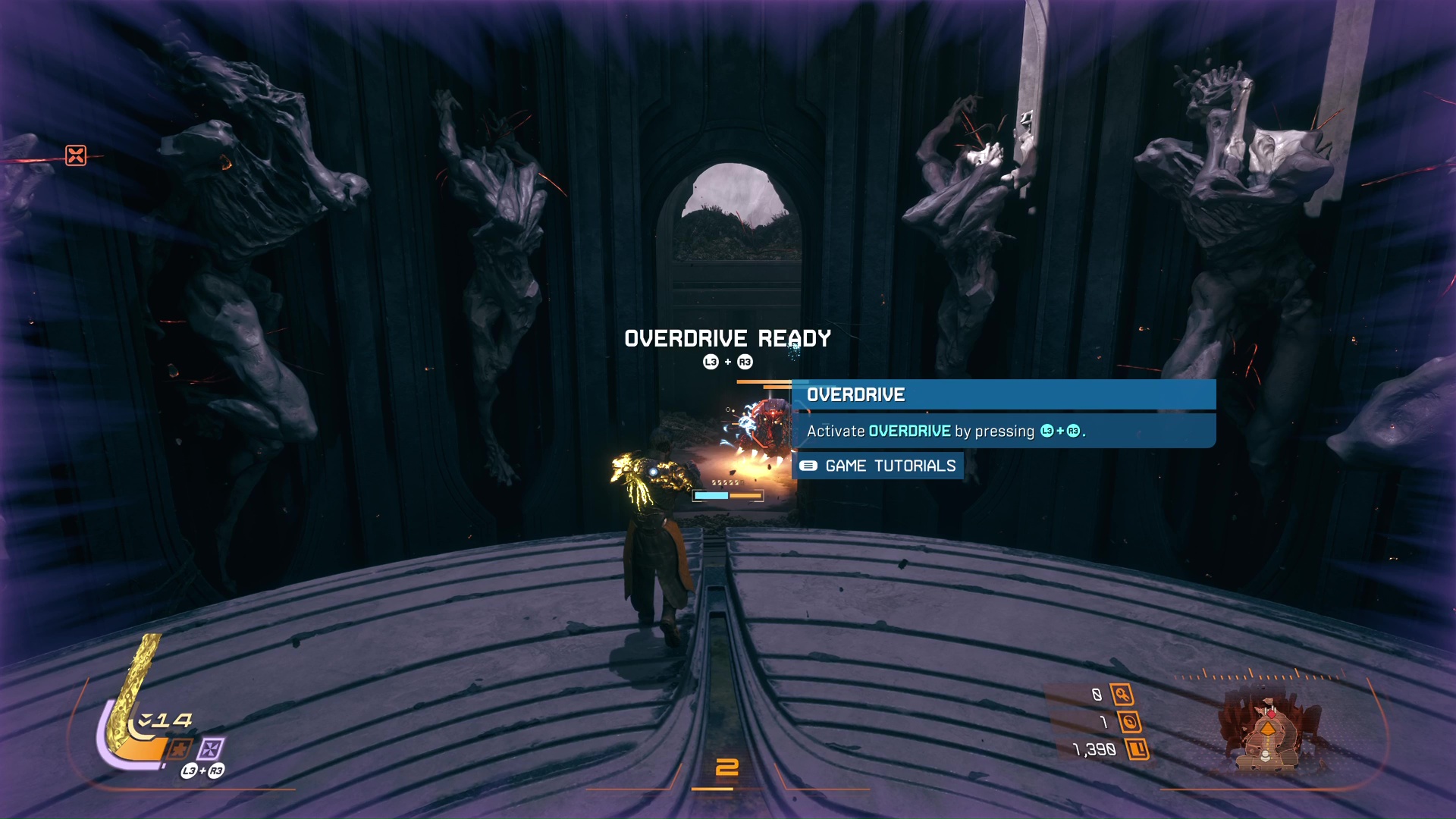
Task: Click the highlighted OVERDRIVE text in the tooltip
Action: (x=910, y=430)
